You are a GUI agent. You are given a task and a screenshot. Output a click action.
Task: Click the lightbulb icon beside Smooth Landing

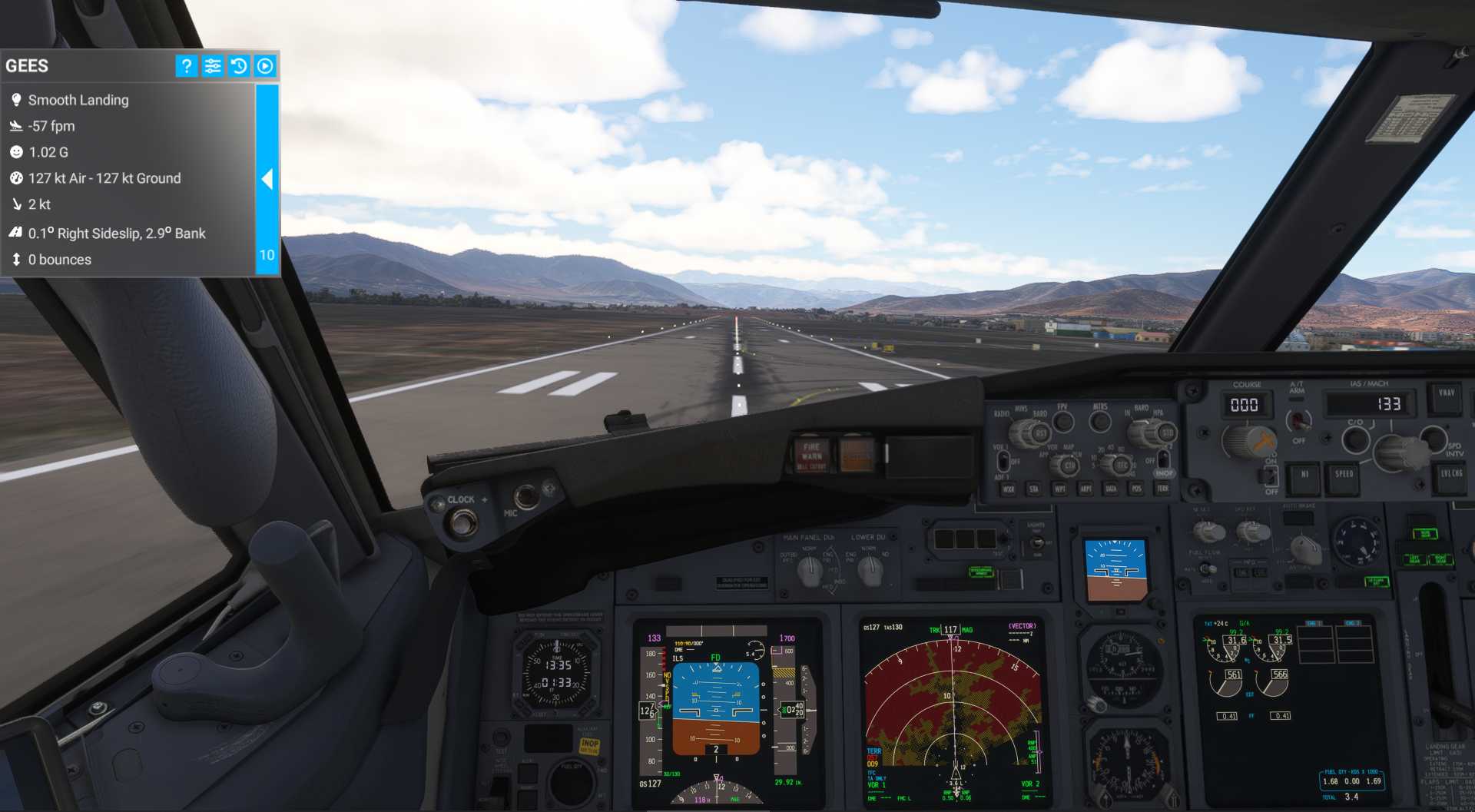coord(15,99)
